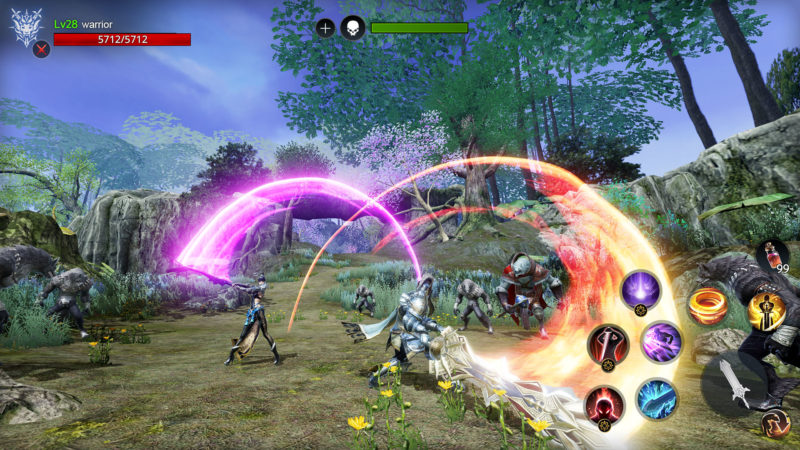Click the plus button beside the skull
This screenshot has width=800, height=450.
pos(325,28)
